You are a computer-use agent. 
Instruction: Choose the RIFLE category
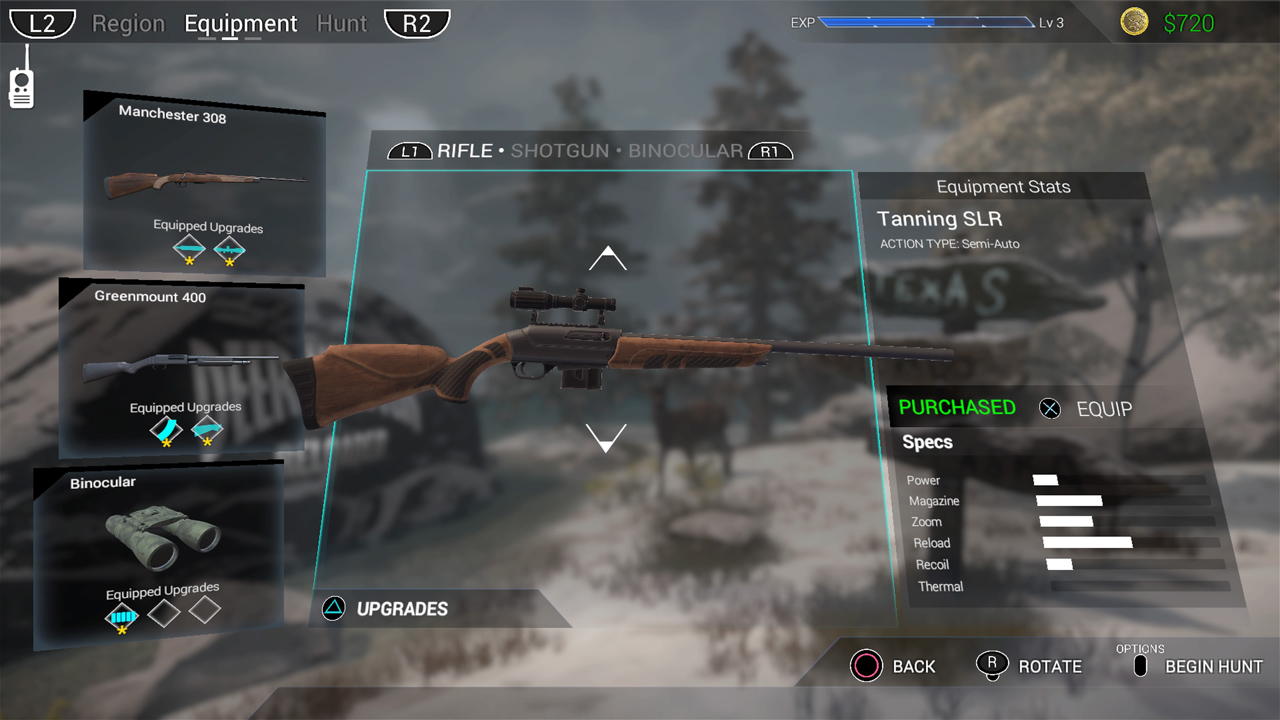464,152
